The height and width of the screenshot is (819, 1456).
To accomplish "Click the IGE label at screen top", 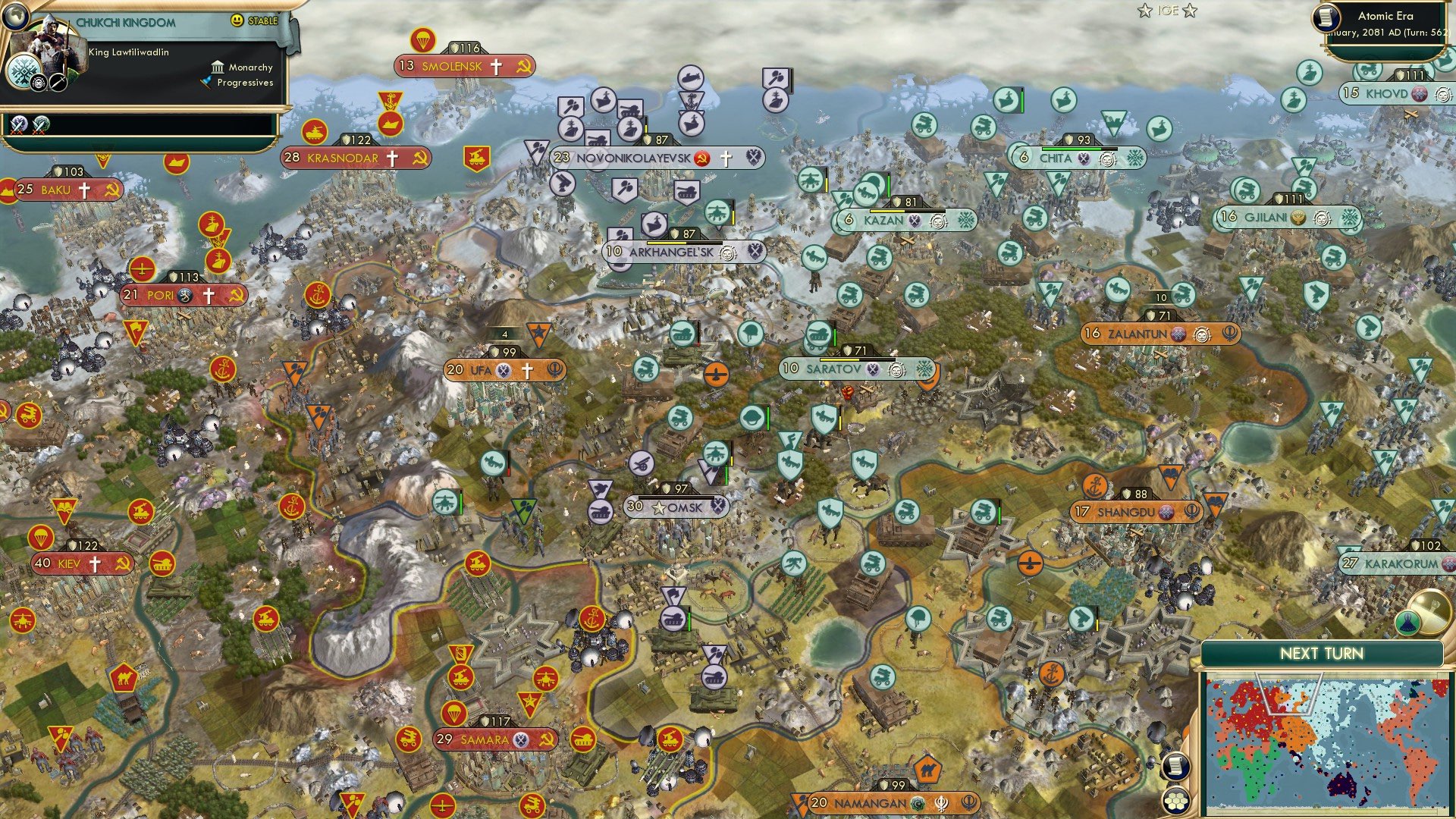I will pyautogui.click(x=1166, y=11).
